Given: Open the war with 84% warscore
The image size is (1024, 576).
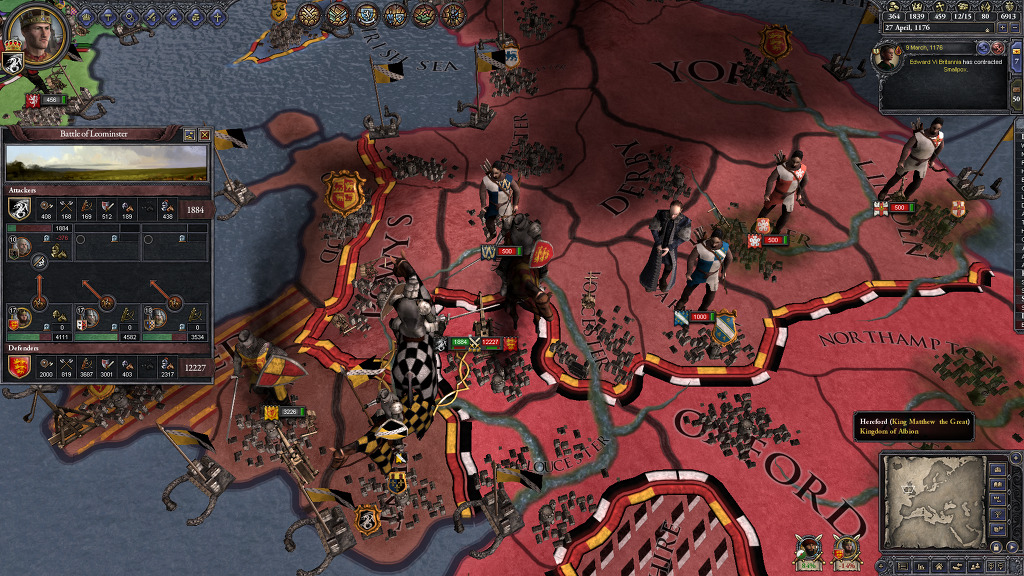Looking at the screenshot, I should pos(809,549).
